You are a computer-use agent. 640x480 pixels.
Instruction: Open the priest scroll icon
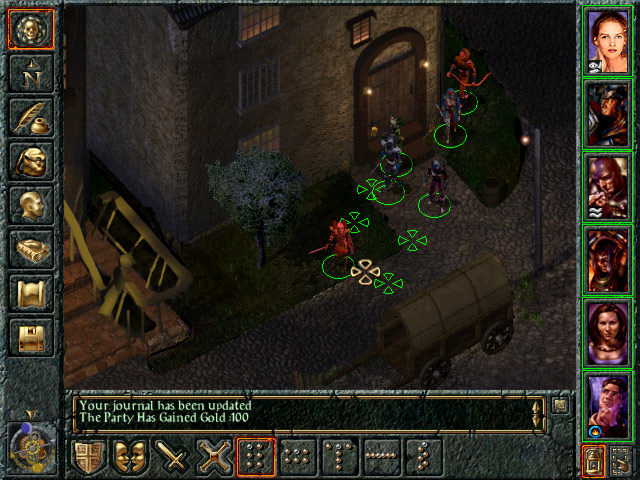click(30, 293)
